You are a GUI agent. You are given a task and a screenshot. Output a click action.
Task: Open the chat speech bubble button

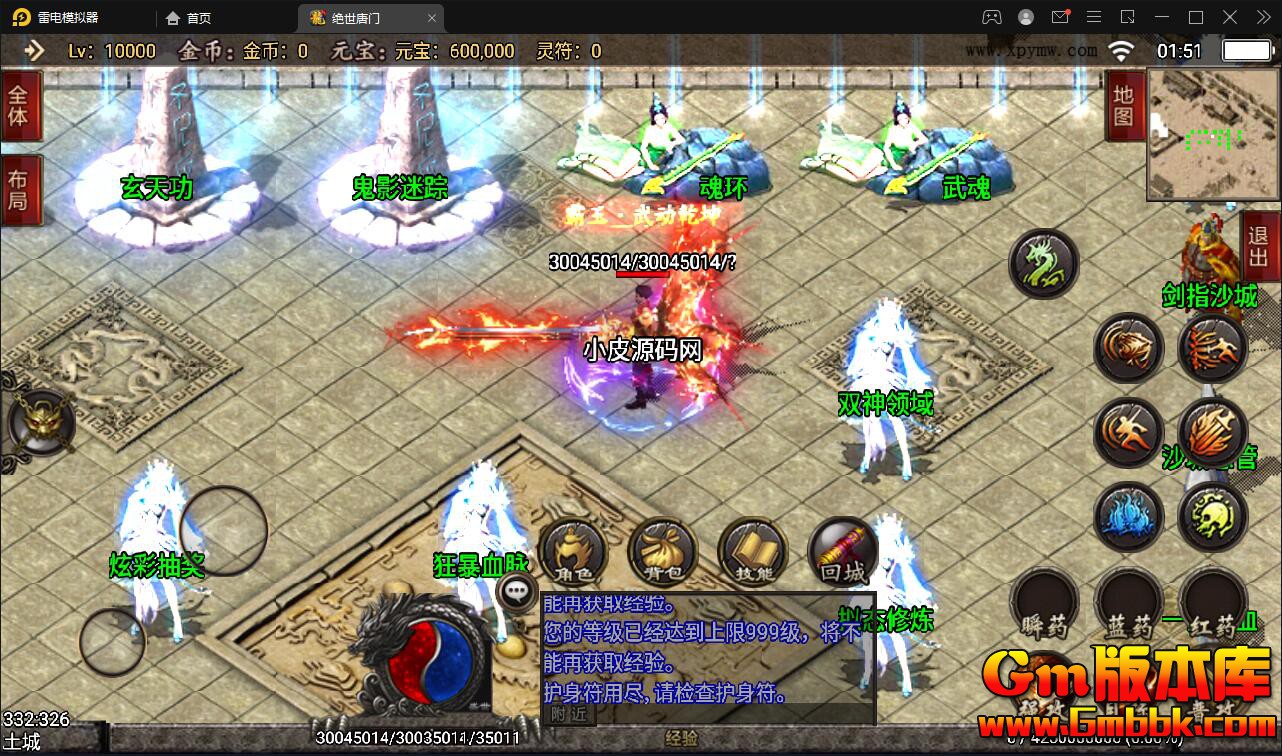click(516, 590)
